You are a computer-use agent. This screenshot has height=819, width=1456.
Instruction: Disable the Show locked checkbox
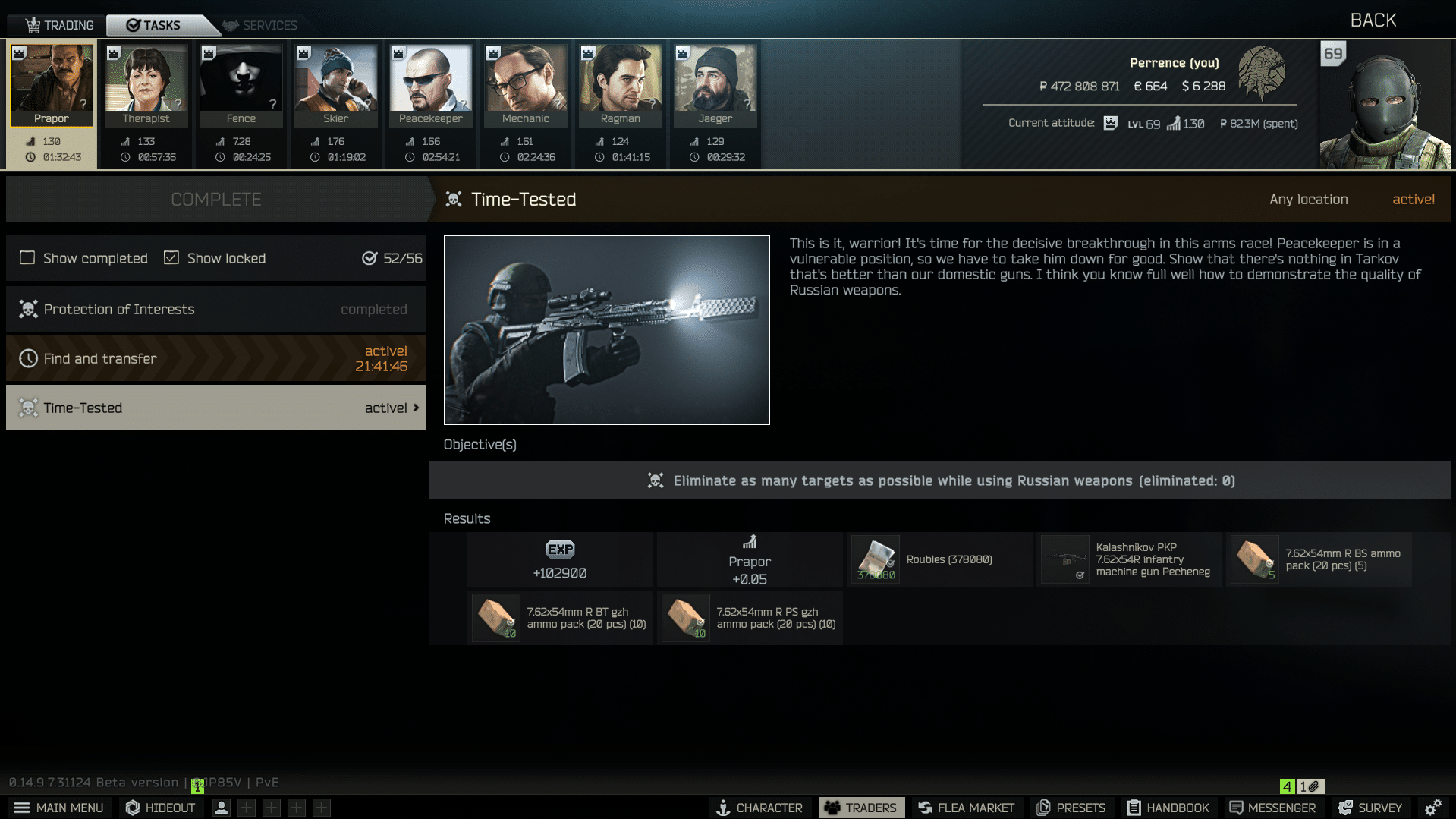171,258
